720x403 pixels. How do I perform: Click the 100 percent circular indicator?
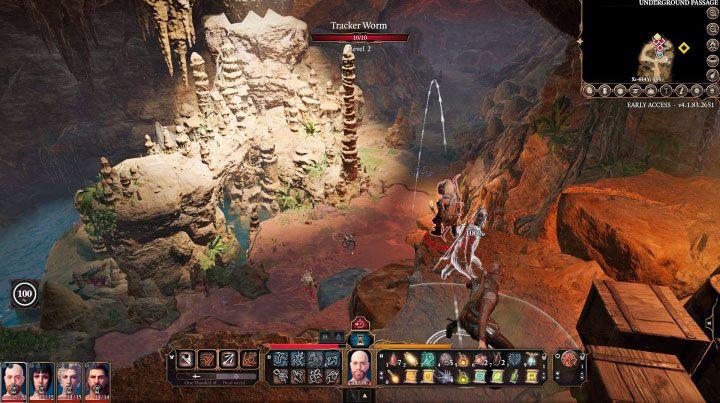point(24,294)
